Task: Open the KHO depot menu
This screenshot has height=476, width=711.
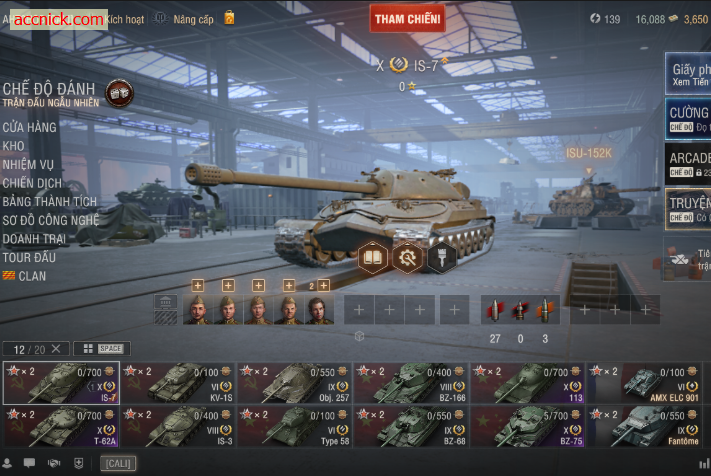Action: [13, 146]
